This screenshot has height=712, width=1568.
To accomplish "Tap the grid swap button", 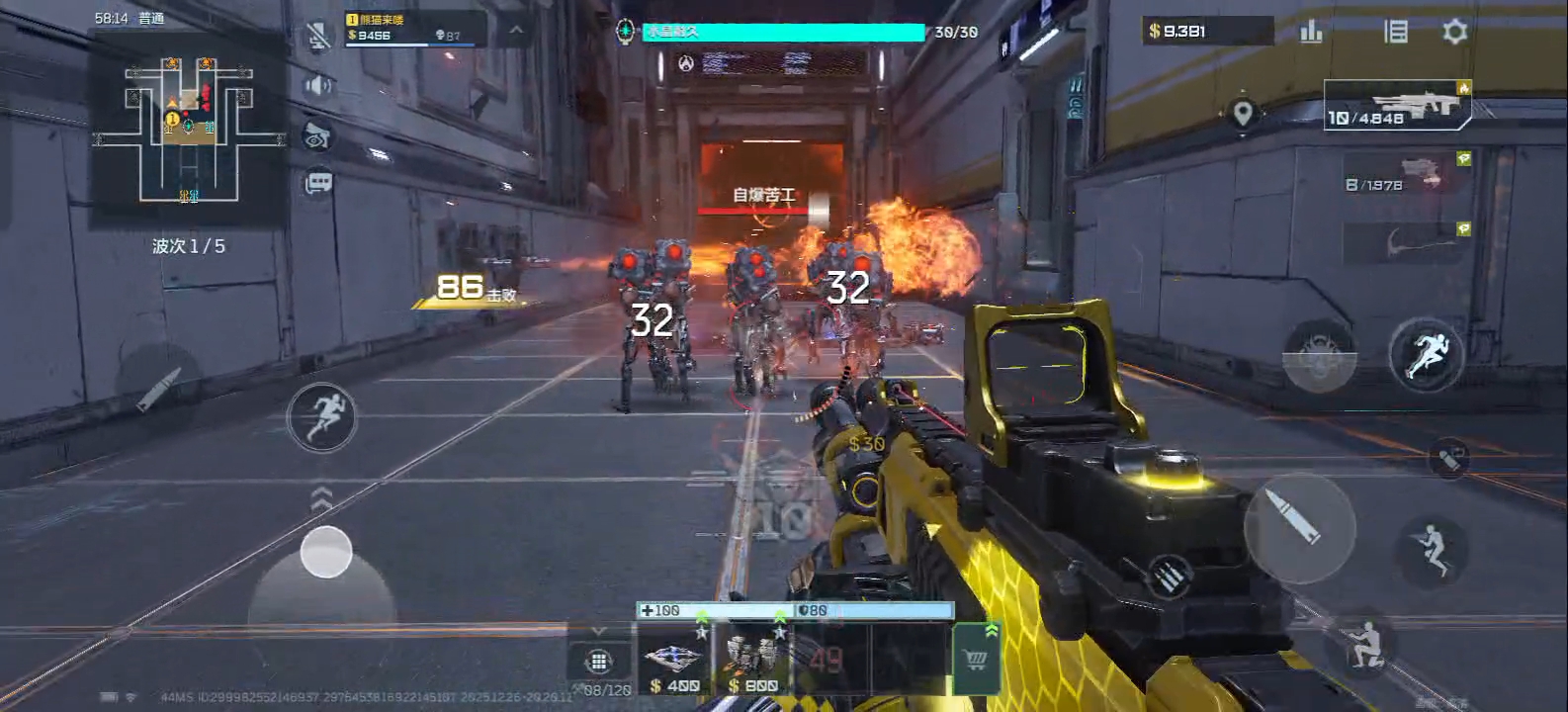I will (597, 661).
